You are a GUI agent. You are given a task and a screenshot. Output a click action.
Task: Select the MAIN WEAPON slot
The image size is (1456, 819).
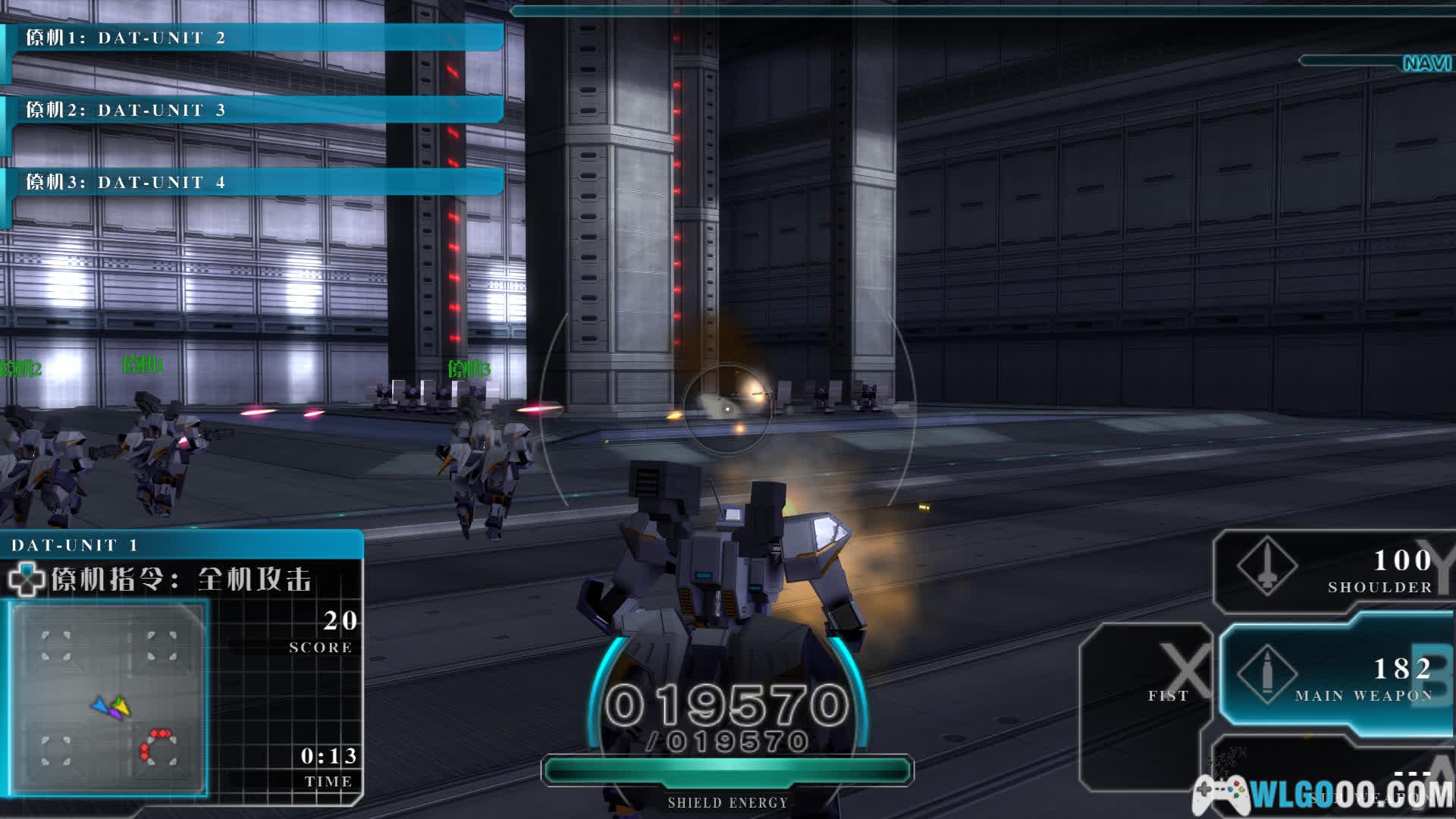(1336, 677)
